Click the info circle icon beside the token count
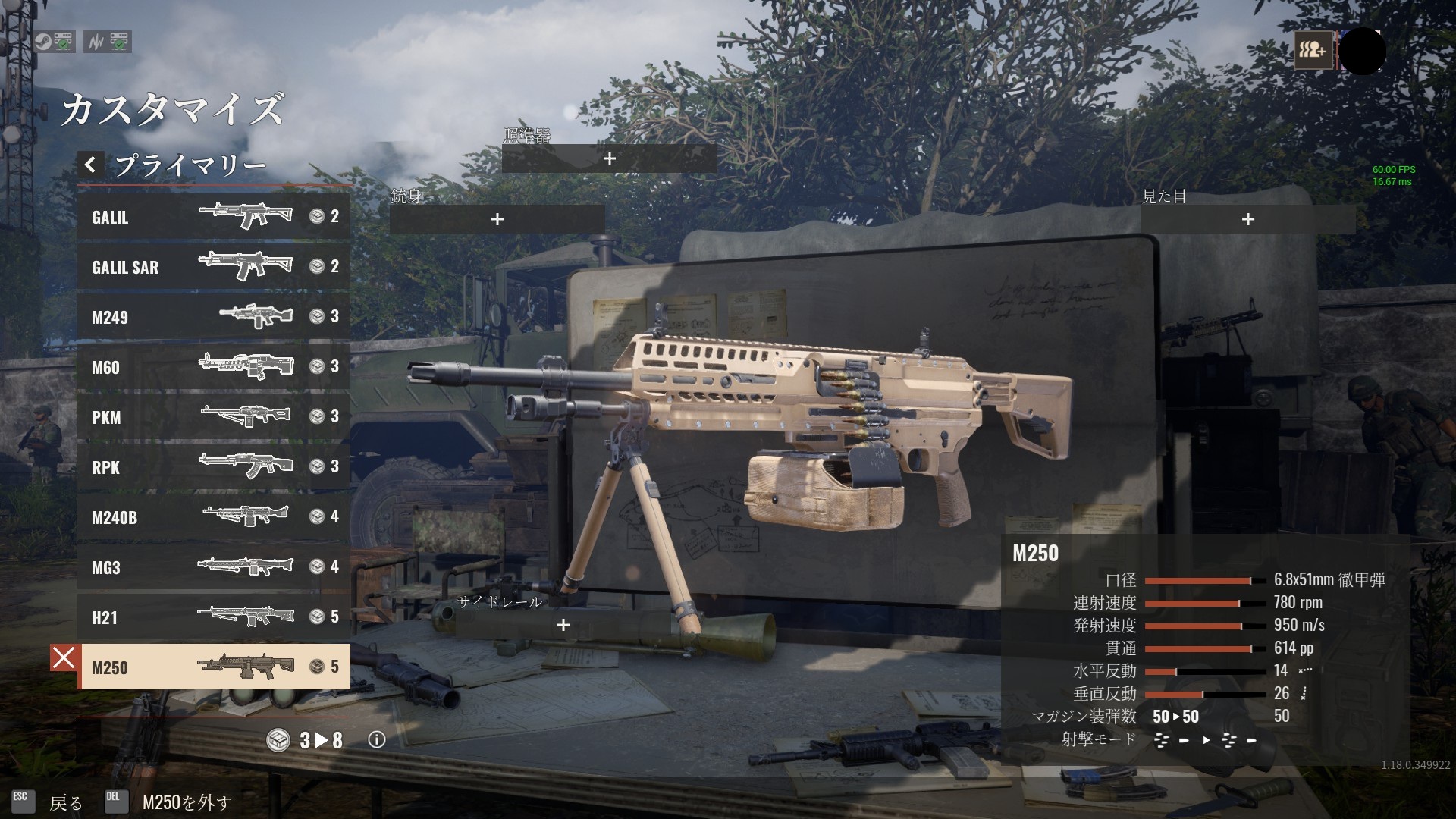 (x=376, y=740)
